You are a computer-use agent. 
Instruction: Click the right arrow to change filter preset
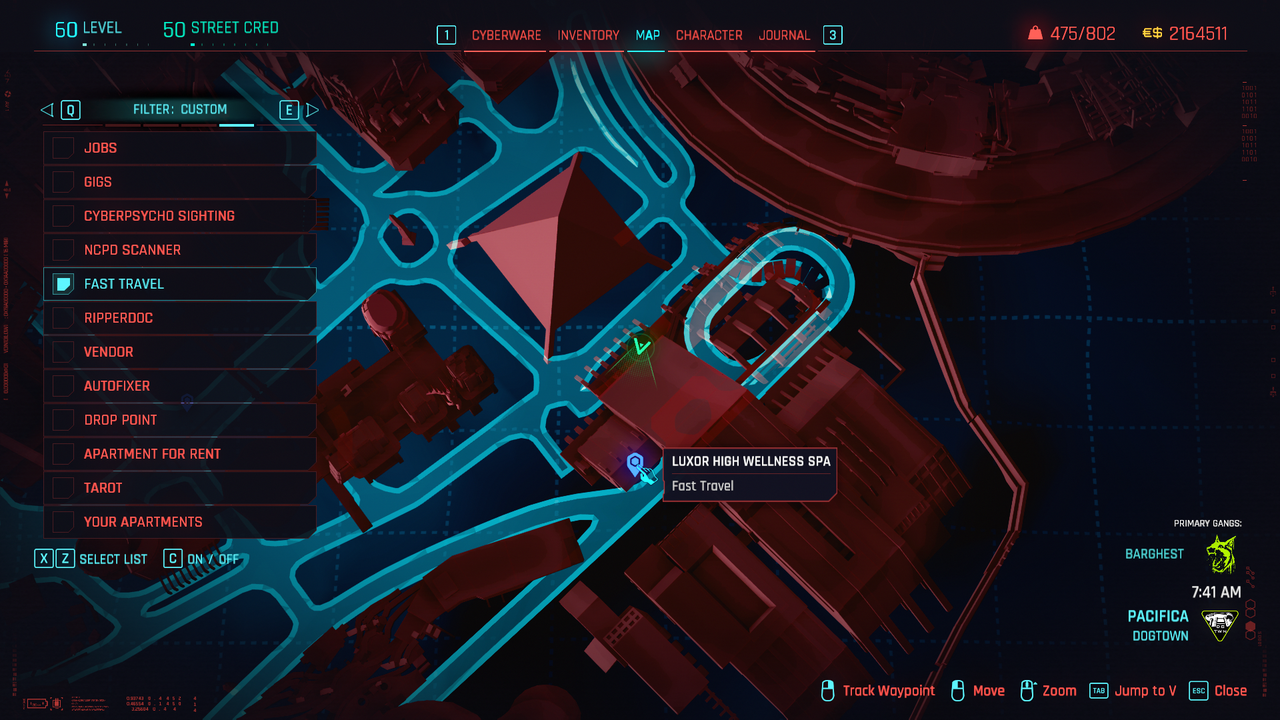(x=312, y=110)
